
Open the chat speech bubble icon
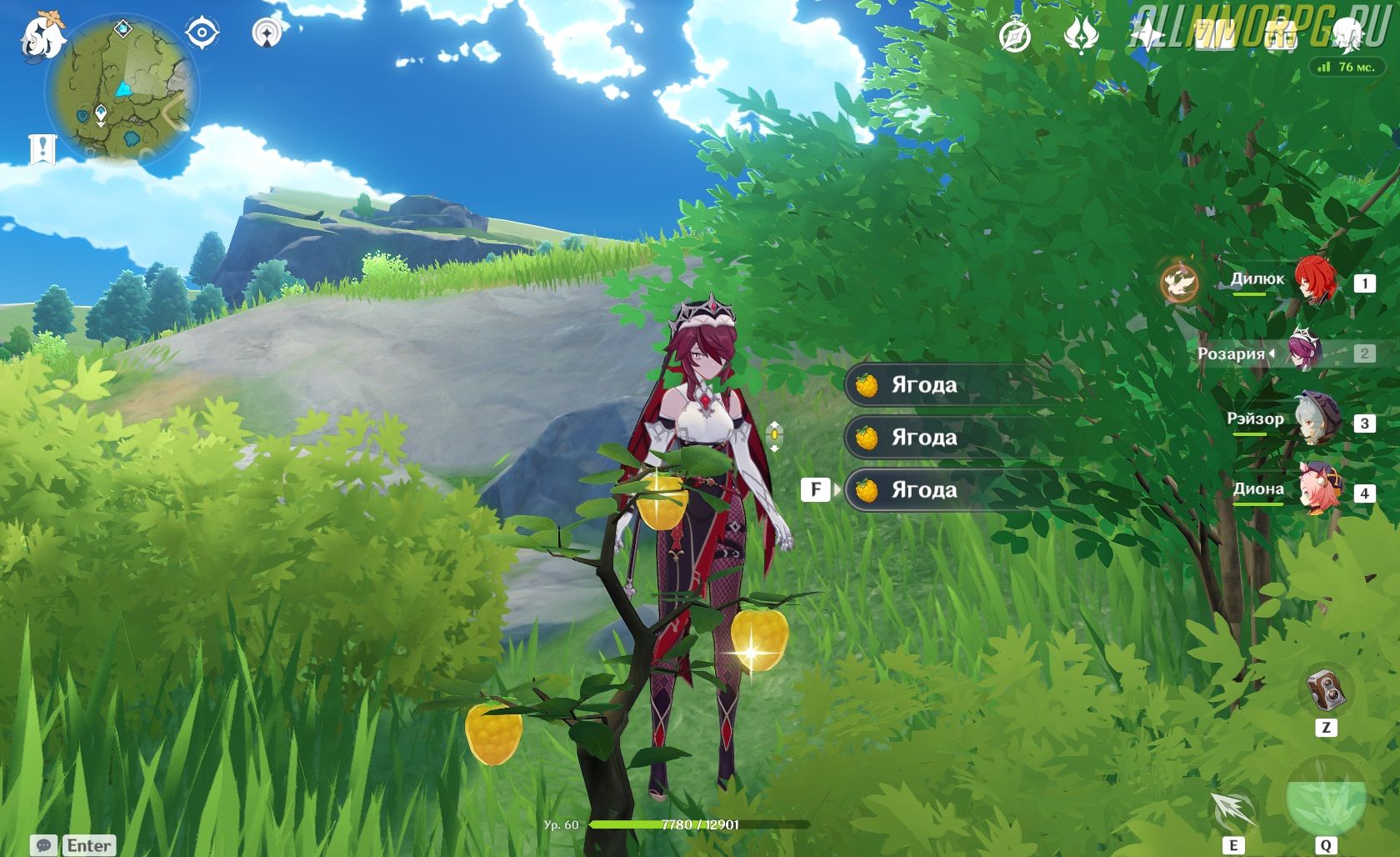tap(44, 845)
